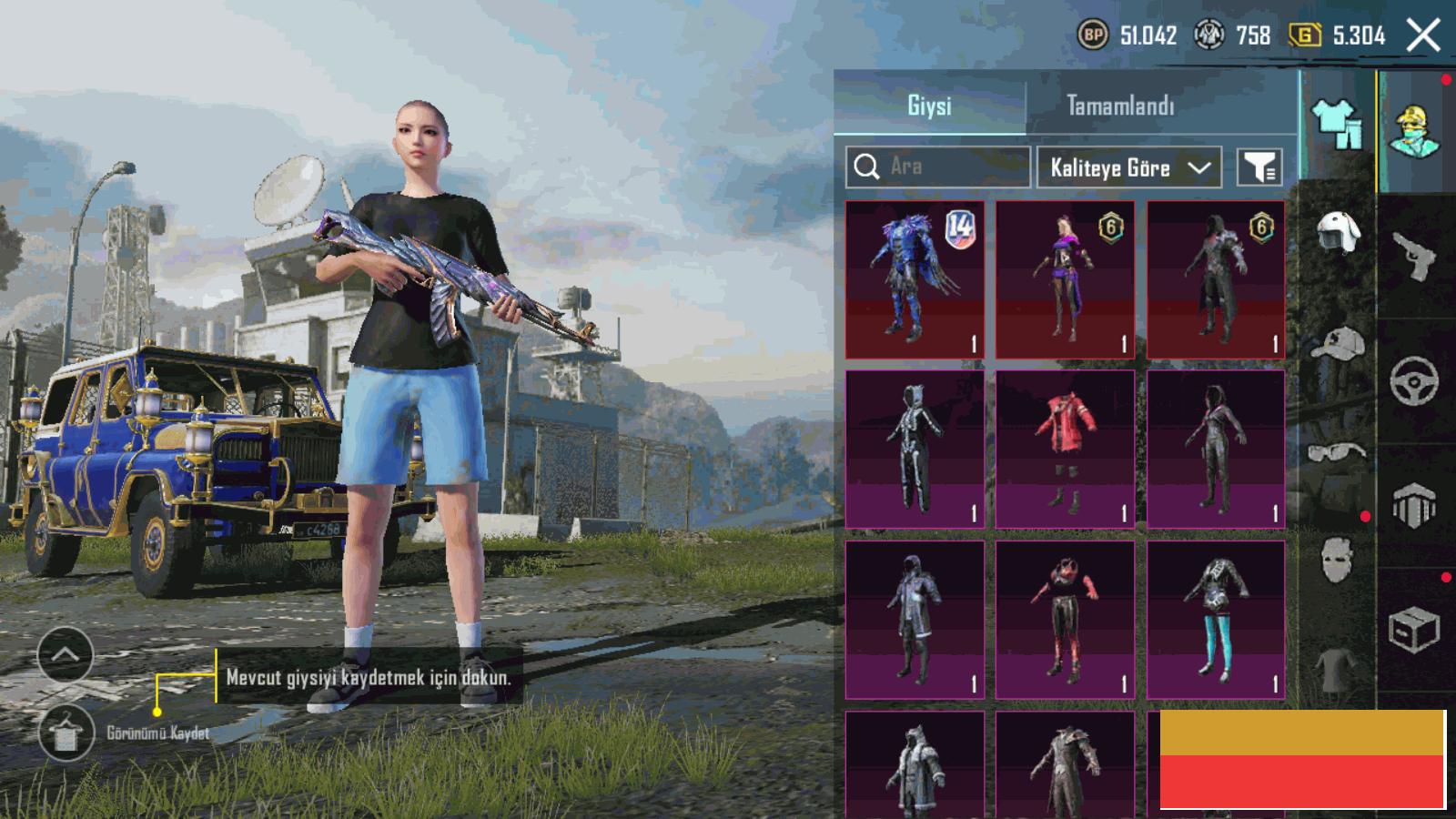Image resolution: width=1456 pixels, height=819 pixels.
Task: Open the filter funnel button
Action: (1260, 167)
